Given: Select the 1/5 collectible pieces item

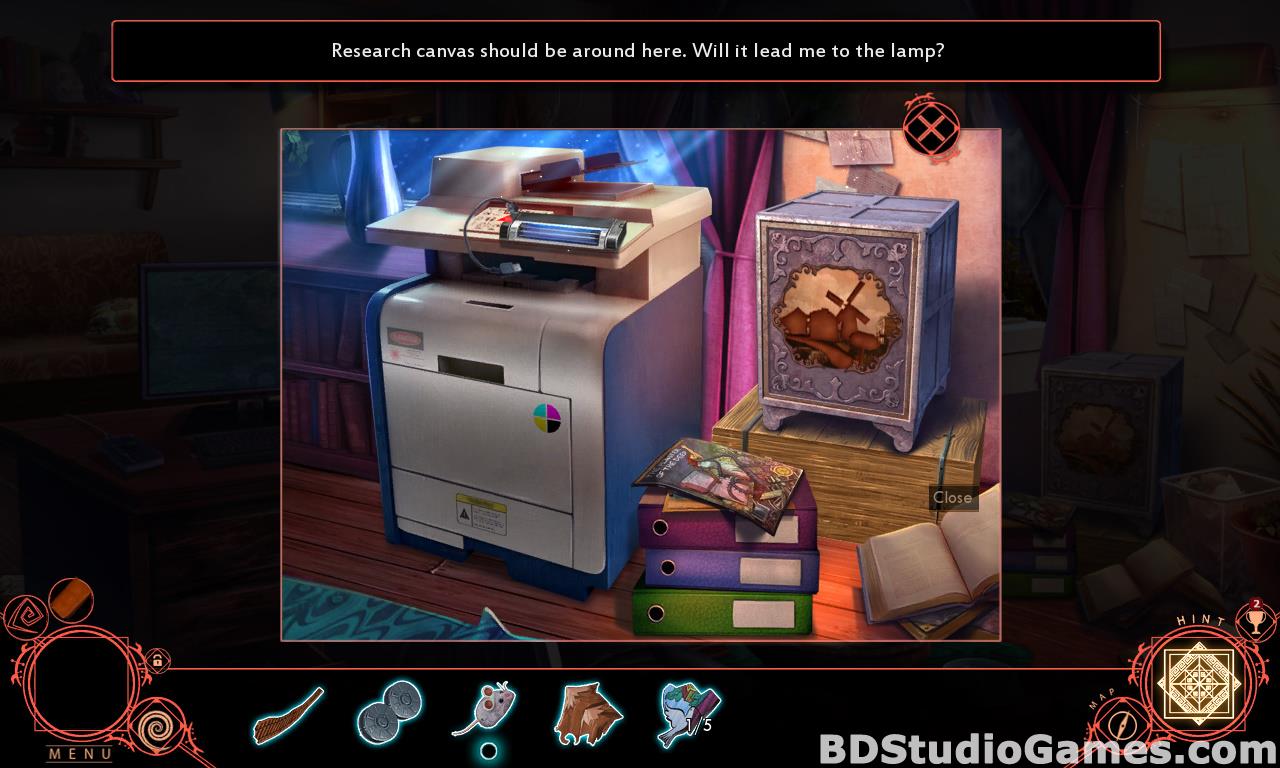Looking at the screenshot, I should pyautogui.click(x=688, y=713).
